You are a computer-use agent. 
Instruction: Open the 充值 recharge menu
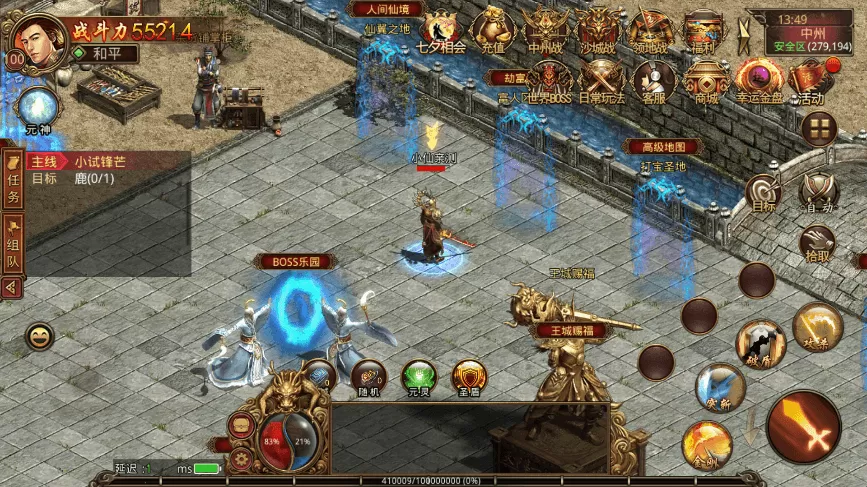tap(493, 30)
